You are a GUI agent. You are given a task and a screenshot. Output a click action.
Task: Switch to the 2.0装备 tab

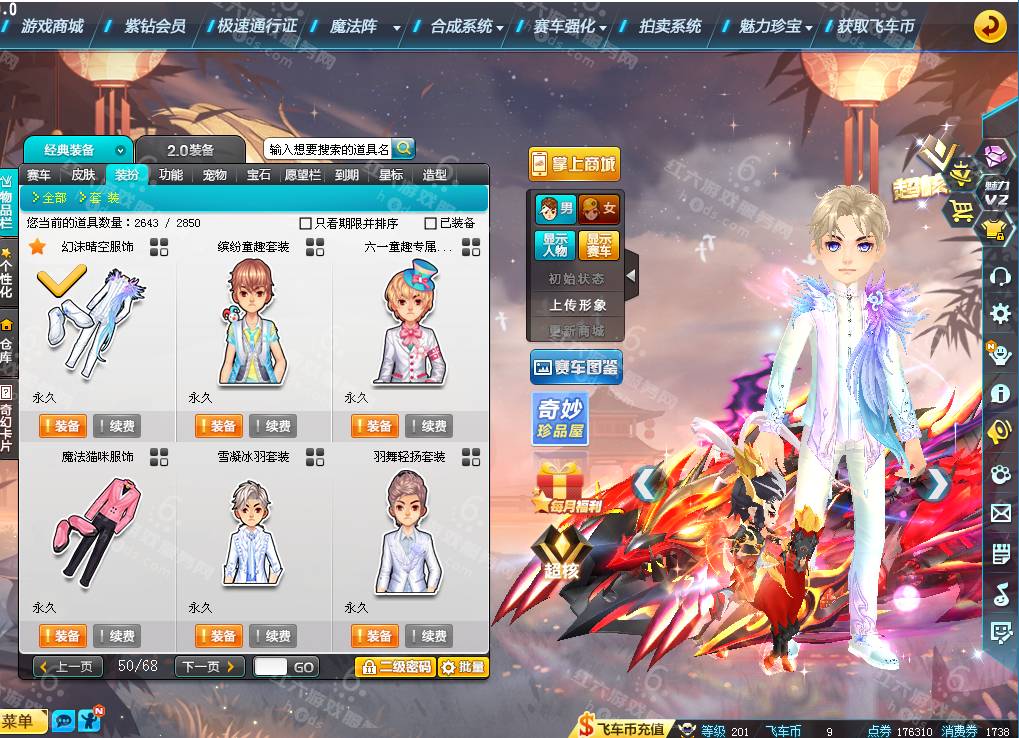(190, 150)
